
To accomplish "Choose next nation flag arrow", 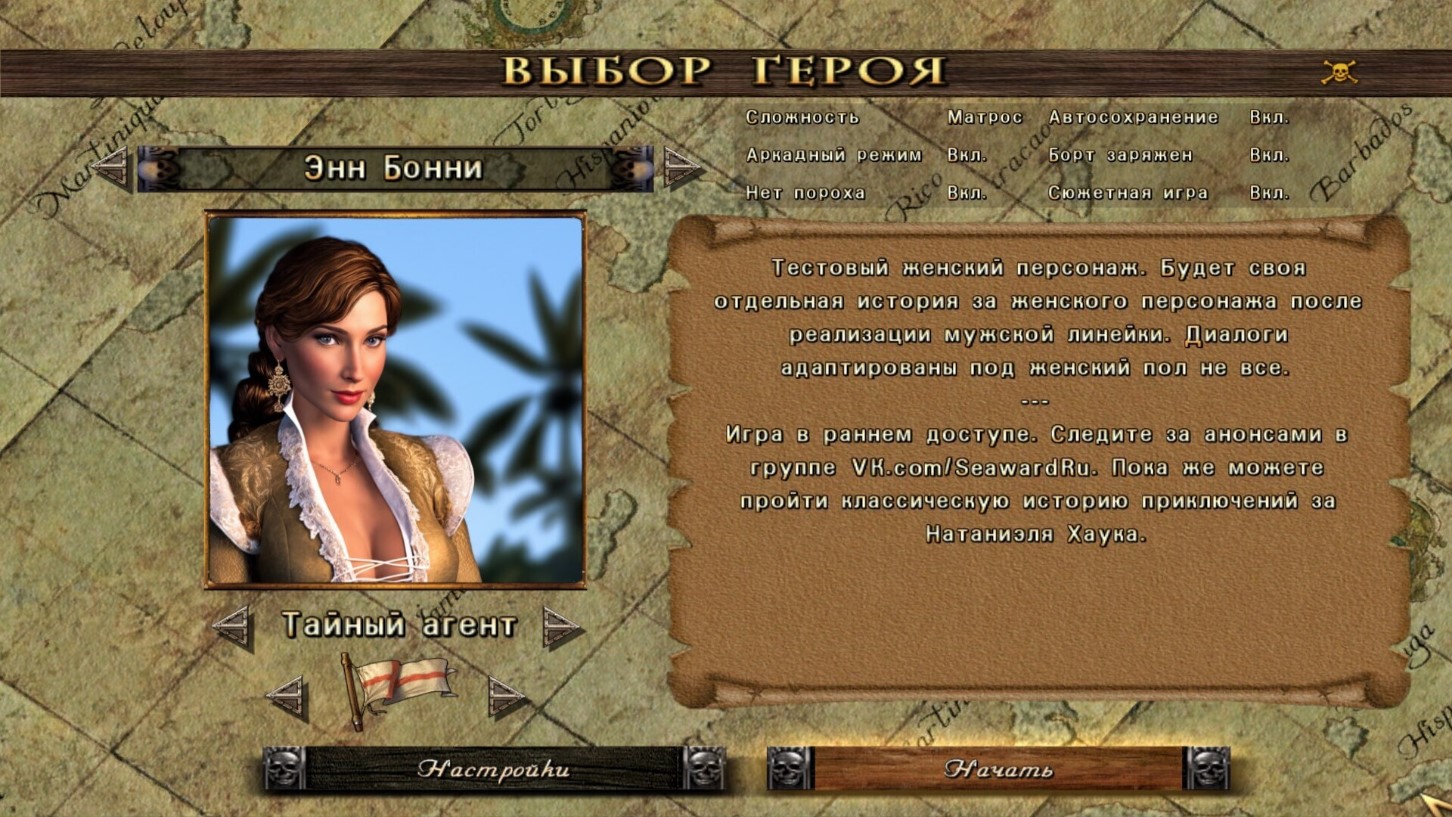I will coord(507,696).
